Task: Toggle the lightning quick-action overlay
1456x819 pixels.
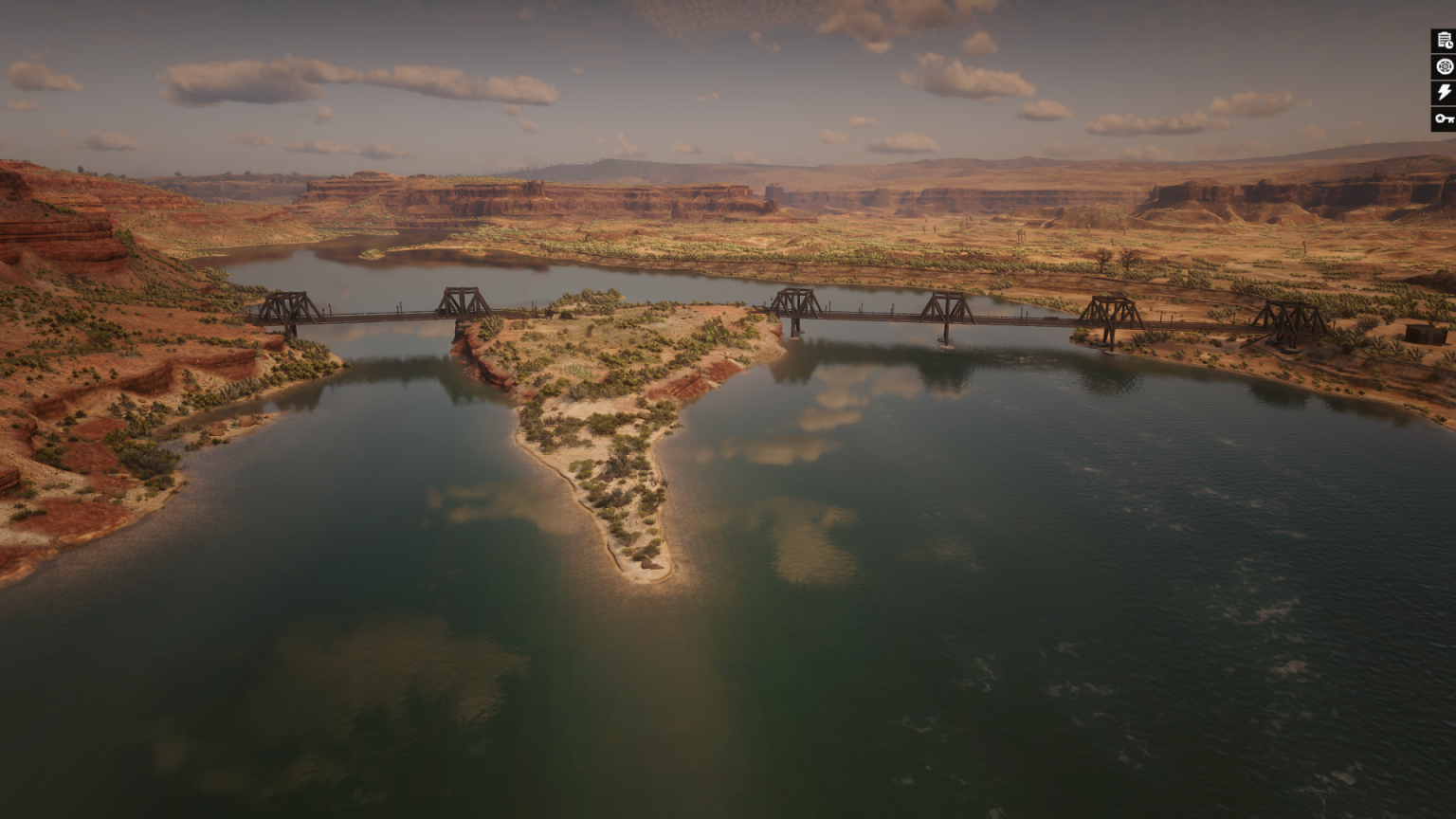Action: click(1442, 93)
